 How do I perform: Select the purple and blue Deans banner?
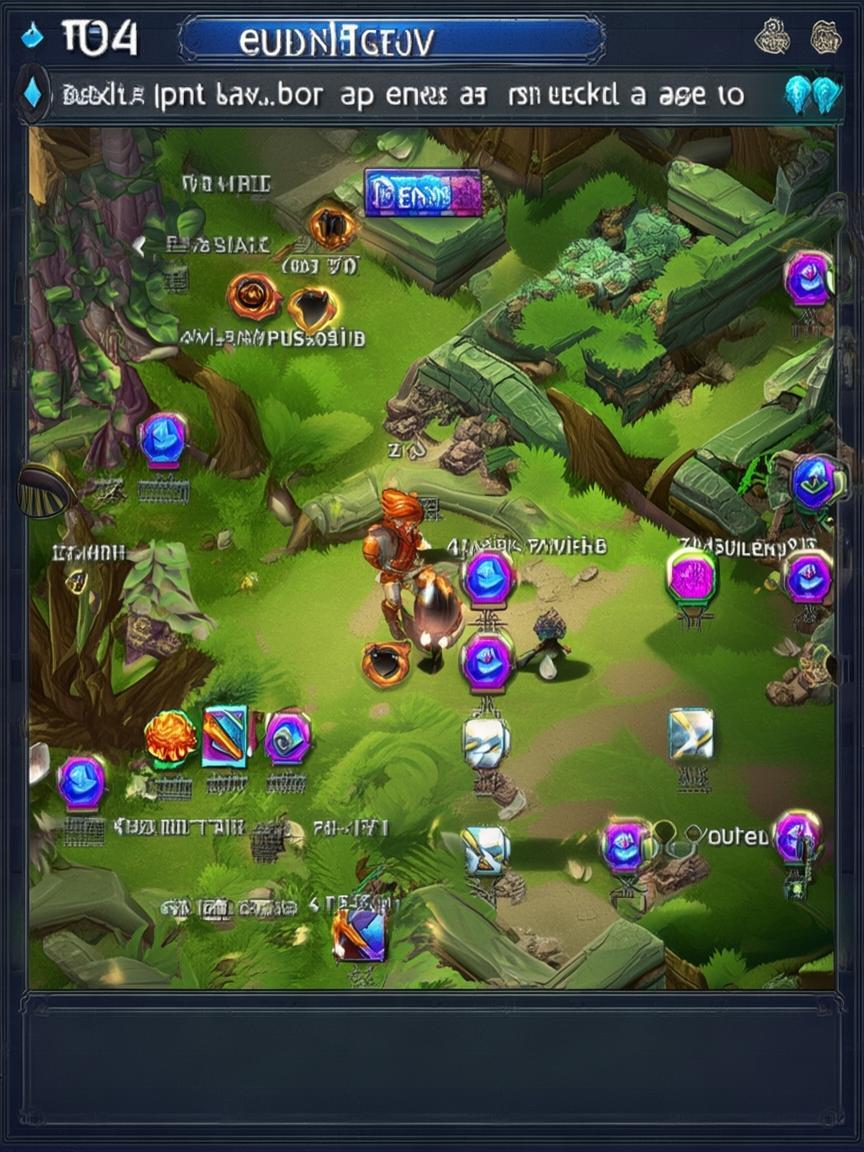coord(422,192)
